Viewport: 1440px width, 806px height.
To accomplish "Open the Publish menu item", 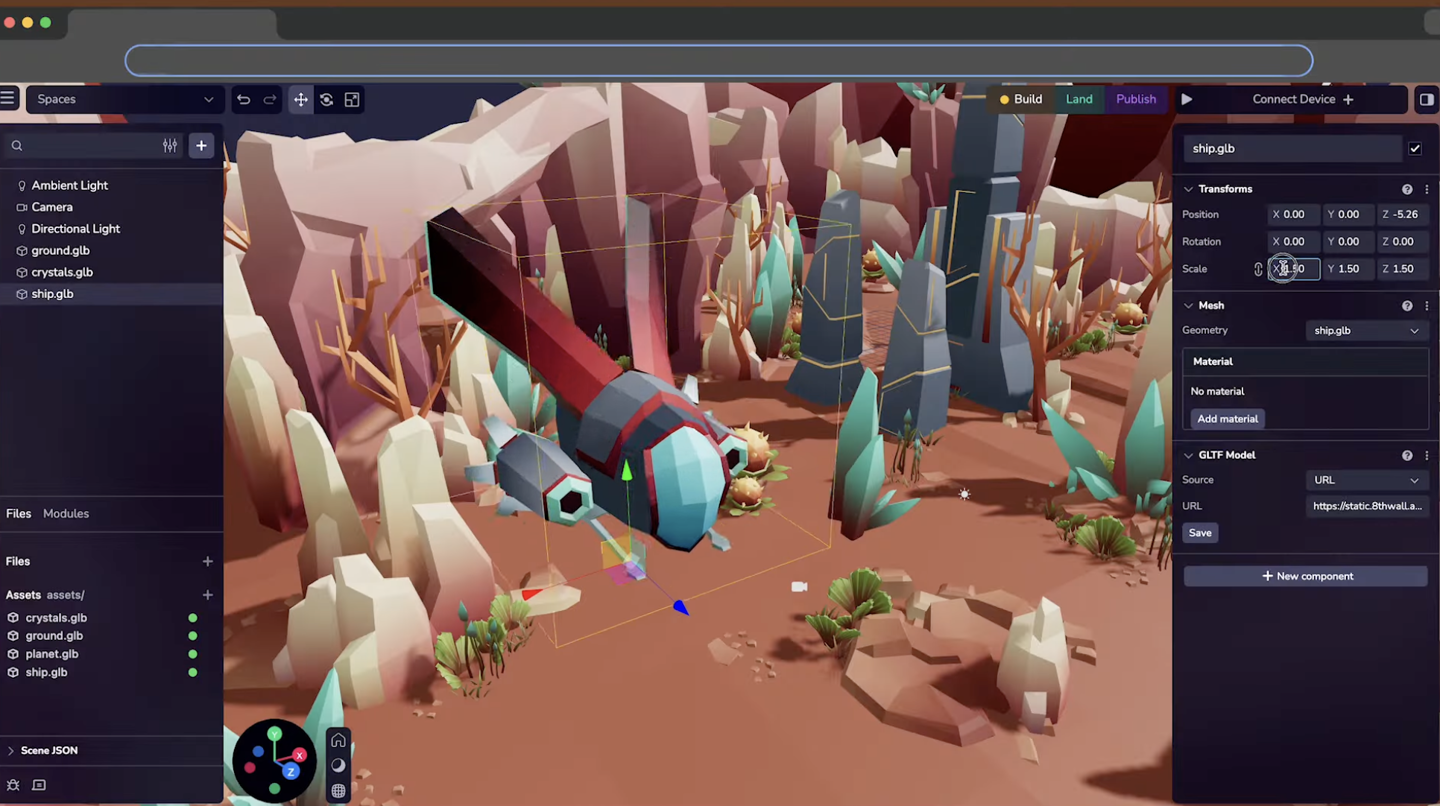I will click(x=1136, y=99).
